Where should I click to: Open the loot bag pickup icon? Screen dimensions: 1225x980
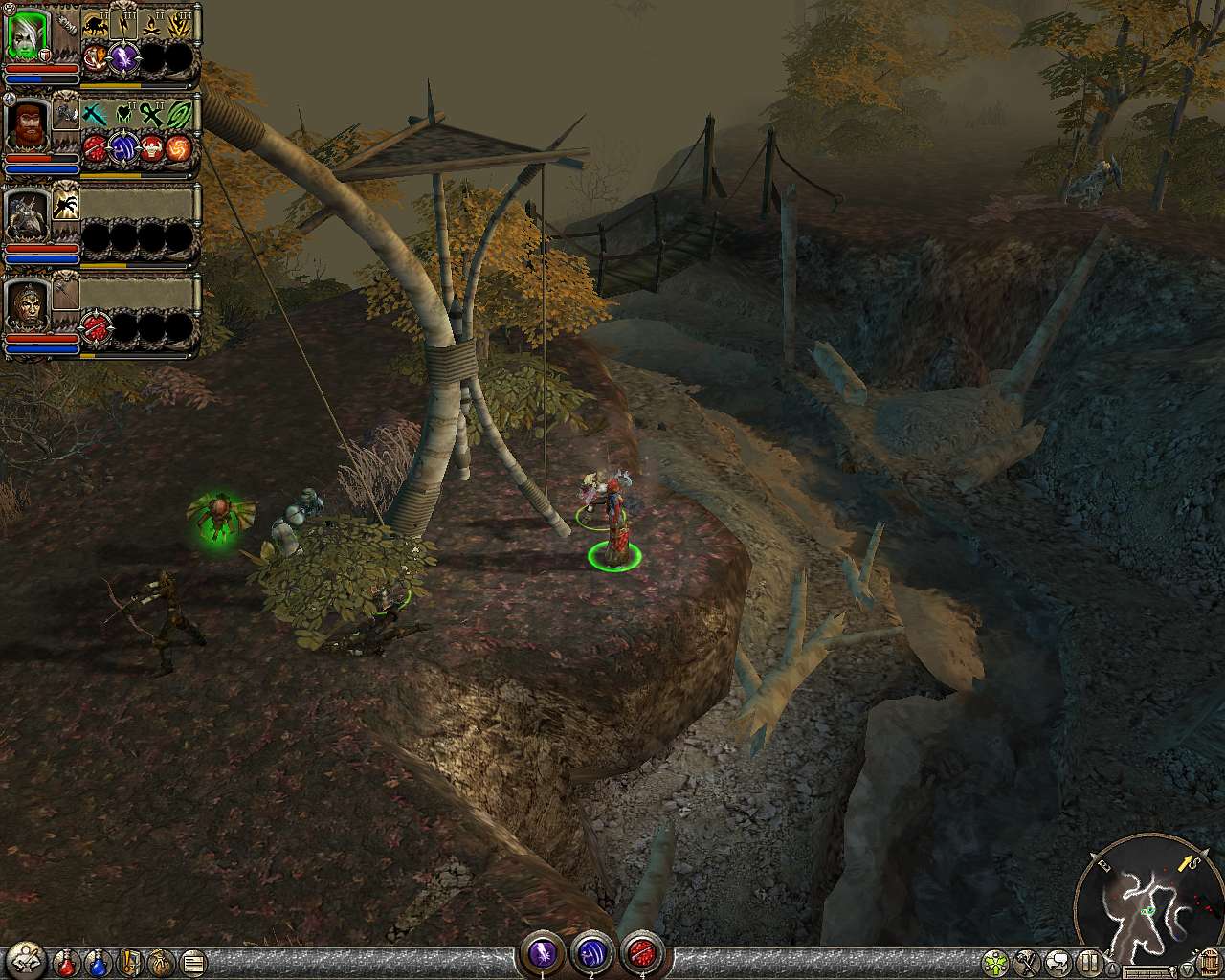pyautogui.click(x=160, y=961)
